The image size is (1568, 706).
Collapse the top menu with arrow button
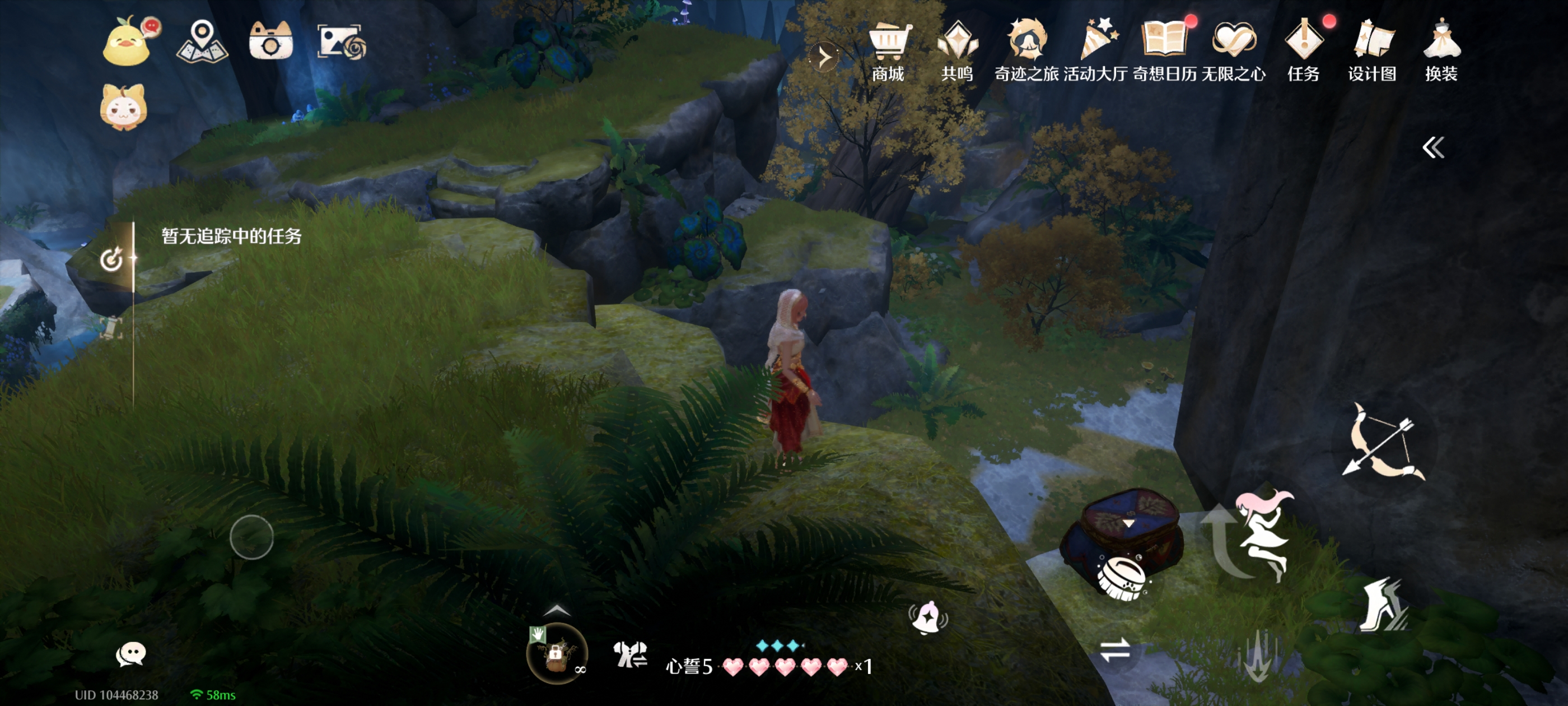(824, 57)
